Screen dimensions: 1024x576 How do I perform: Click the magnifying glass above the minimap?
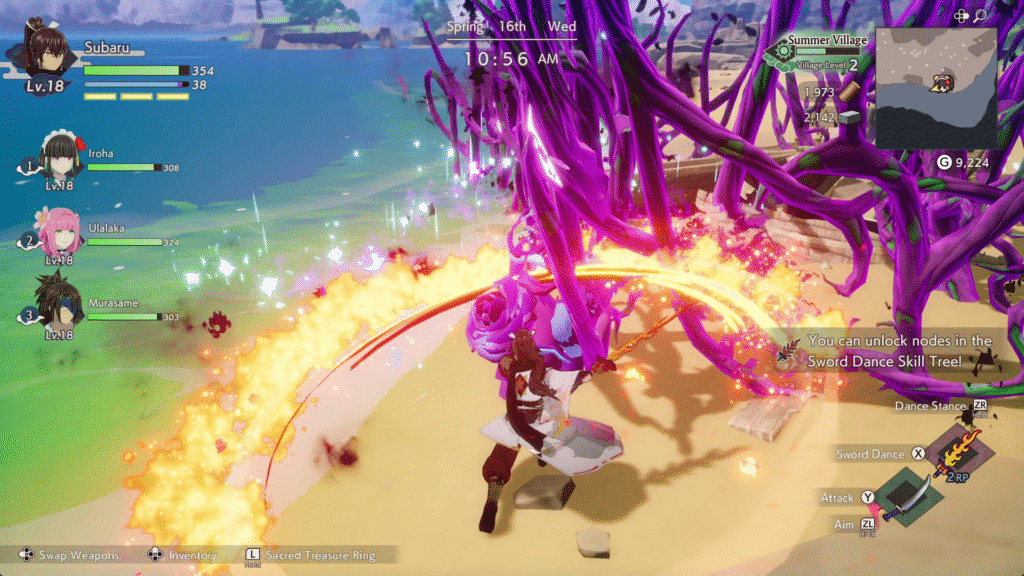[980, 15]
